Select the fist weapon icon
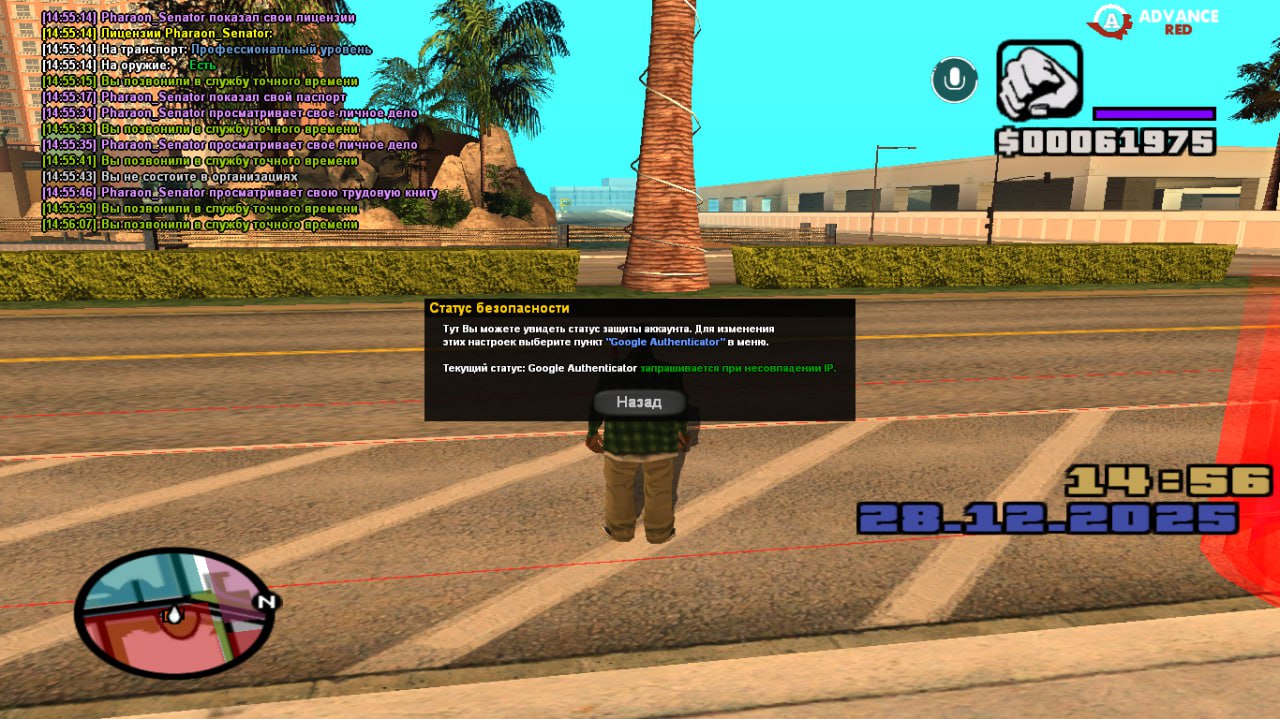The width and height of the screenshot is (1280, 719). pyautogui.click(x=1039, y=81)
